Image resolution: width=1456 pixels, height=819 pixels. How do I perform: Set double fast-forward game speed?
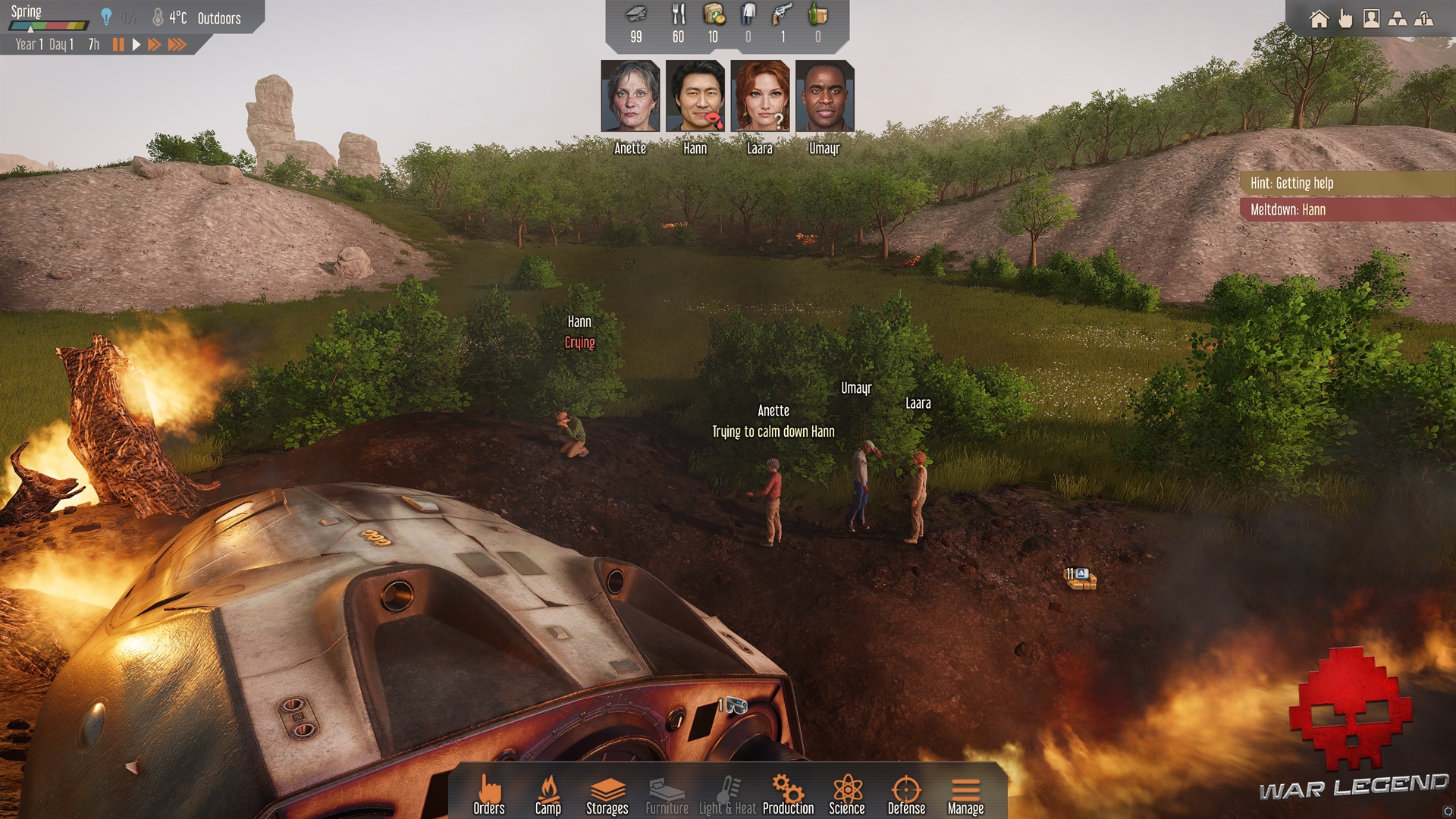(x=154, y=45)
